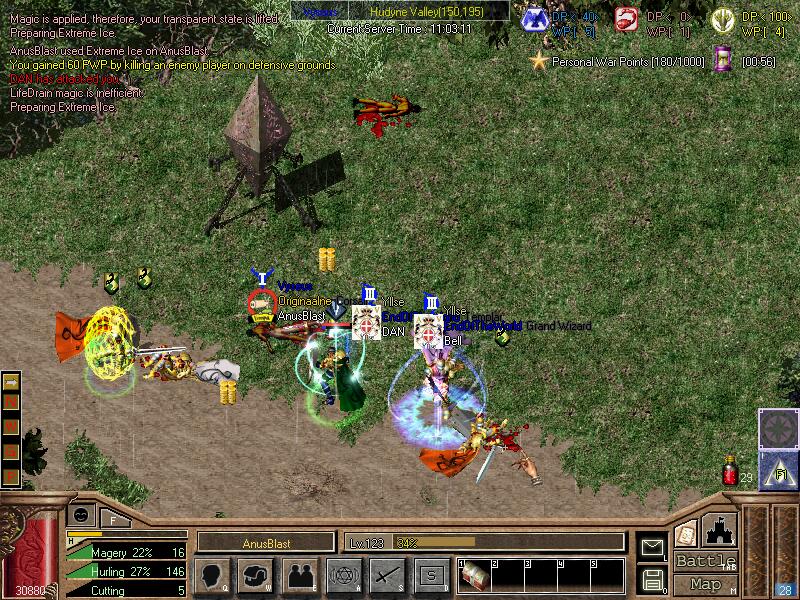Use the red health potion icon

(x=730, y=470)
